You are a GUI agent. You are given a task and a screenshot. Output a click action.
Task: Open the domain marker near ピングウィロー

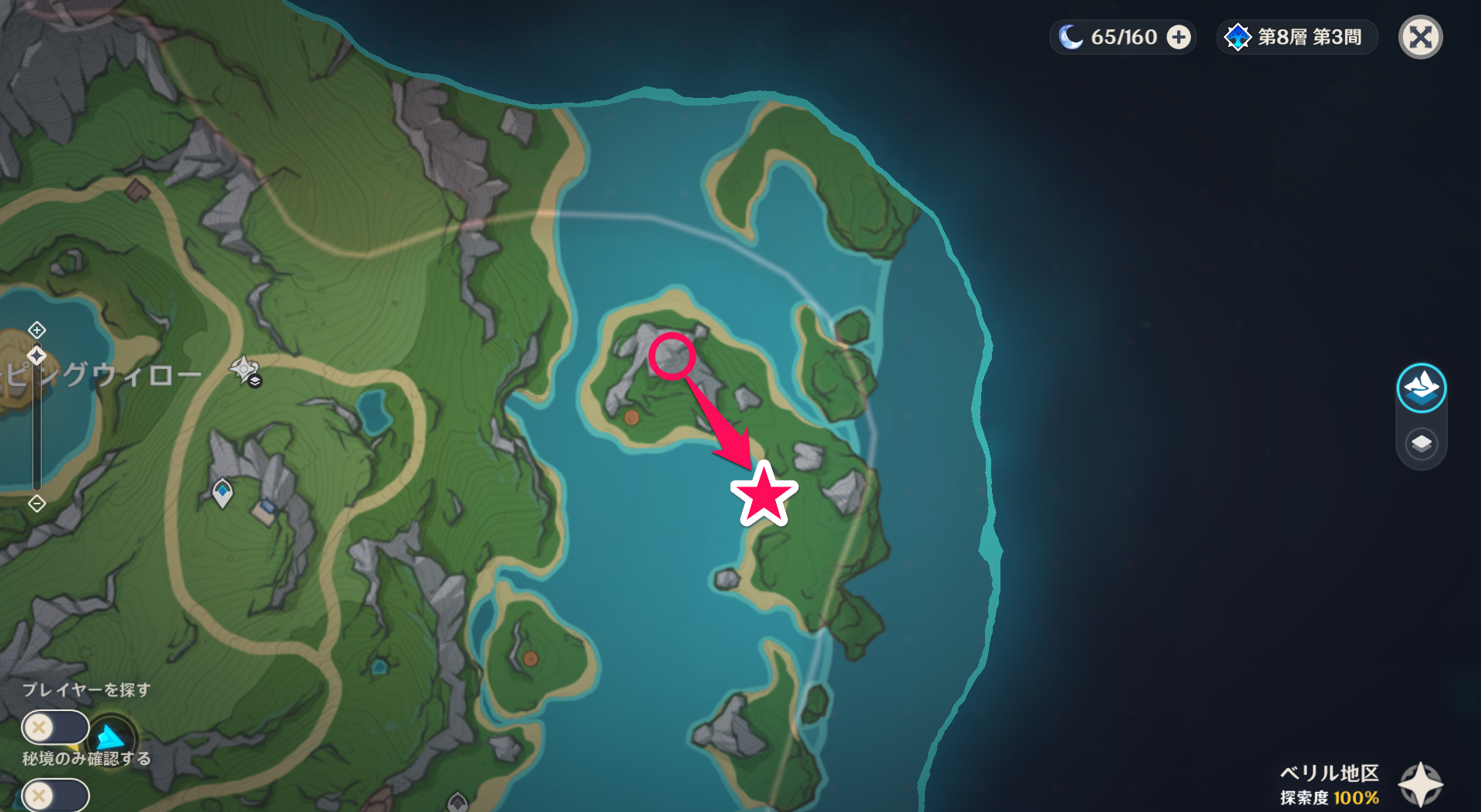coord(243,370)
